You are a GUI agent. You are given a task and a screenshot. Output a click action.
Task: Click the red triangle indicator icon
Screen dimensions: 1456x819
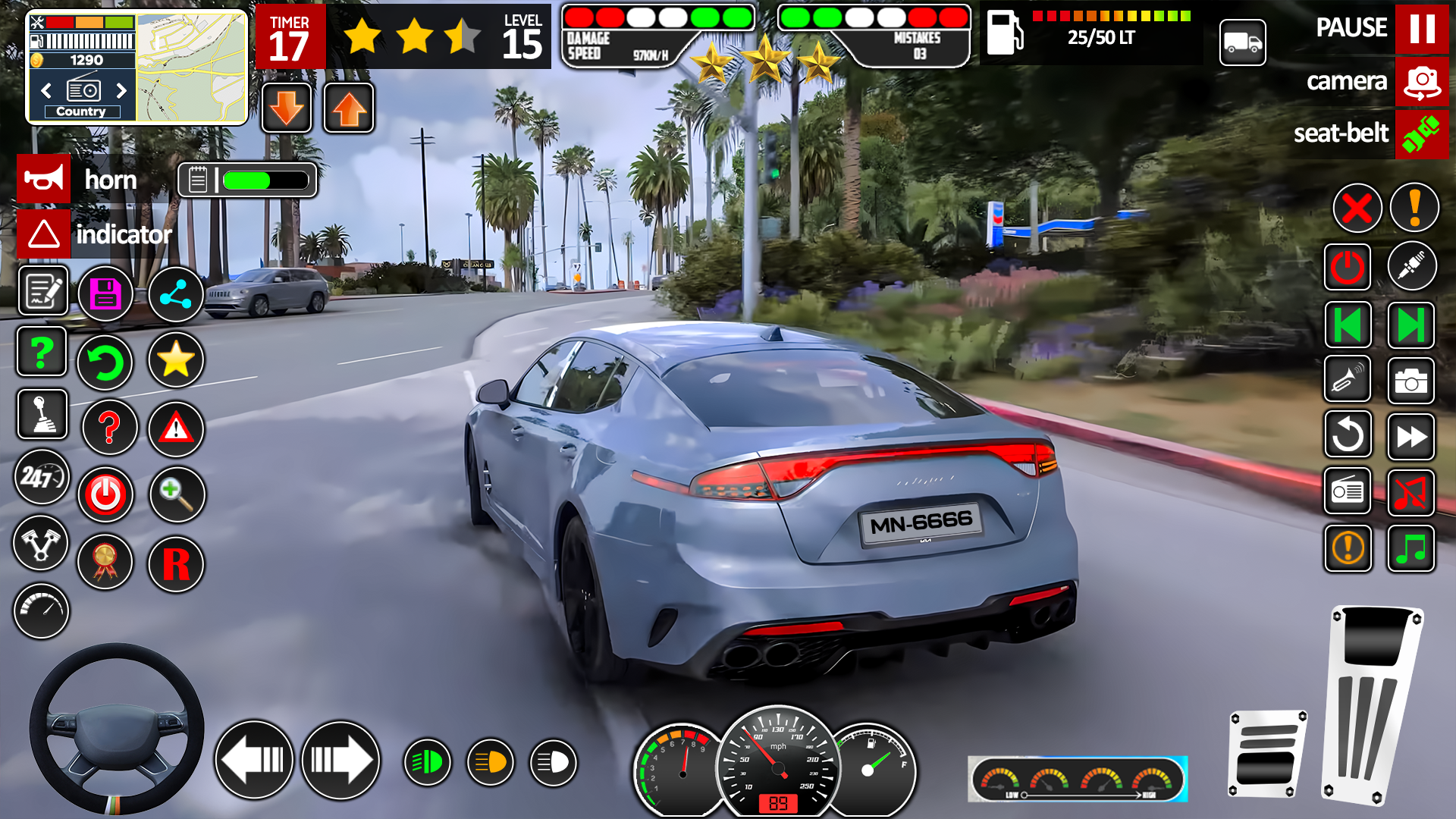tap(176, 428)
